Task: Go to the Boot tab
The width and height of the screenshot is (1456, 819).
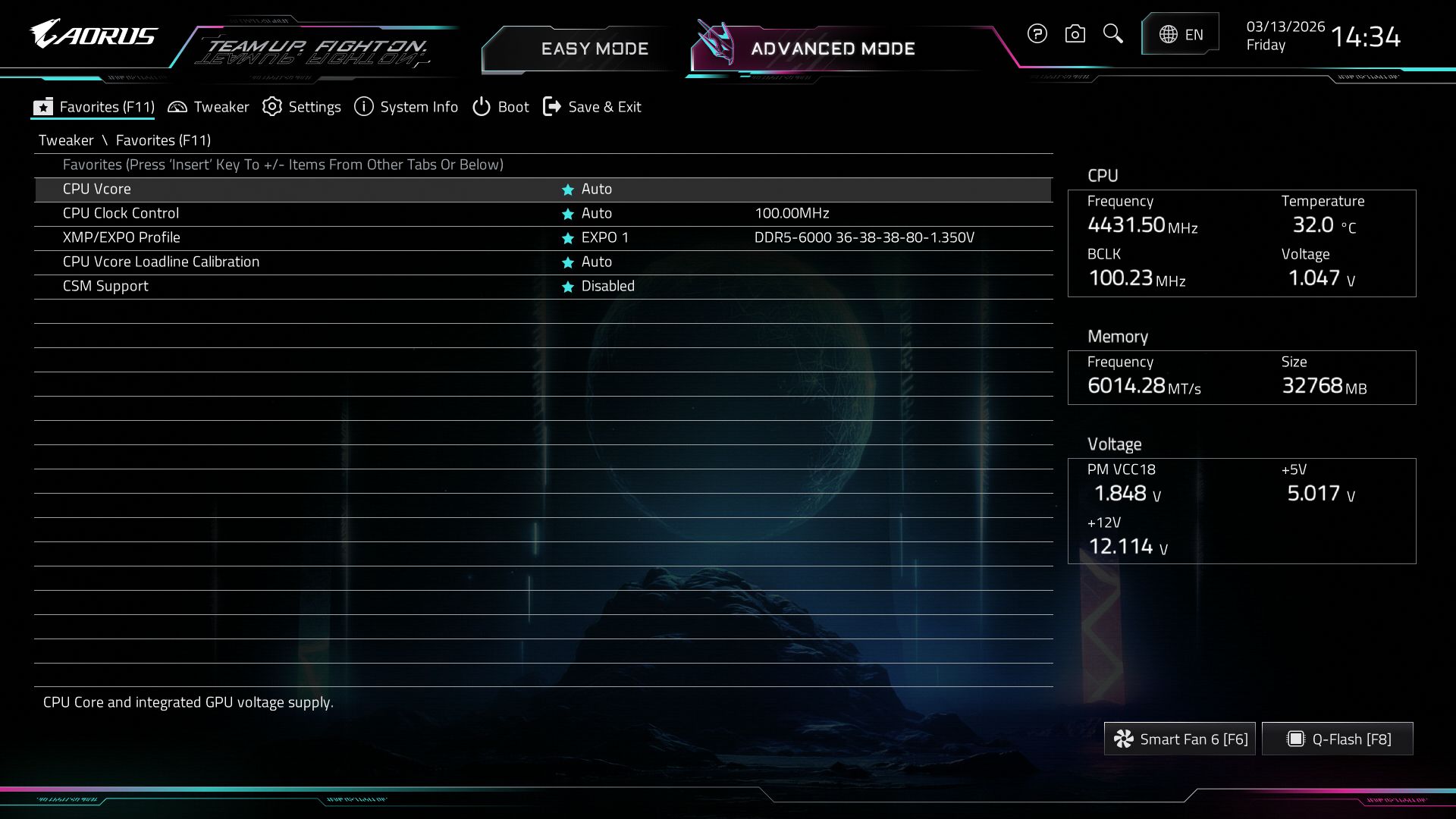Action: pyautogui.click(x=500, y=107)
